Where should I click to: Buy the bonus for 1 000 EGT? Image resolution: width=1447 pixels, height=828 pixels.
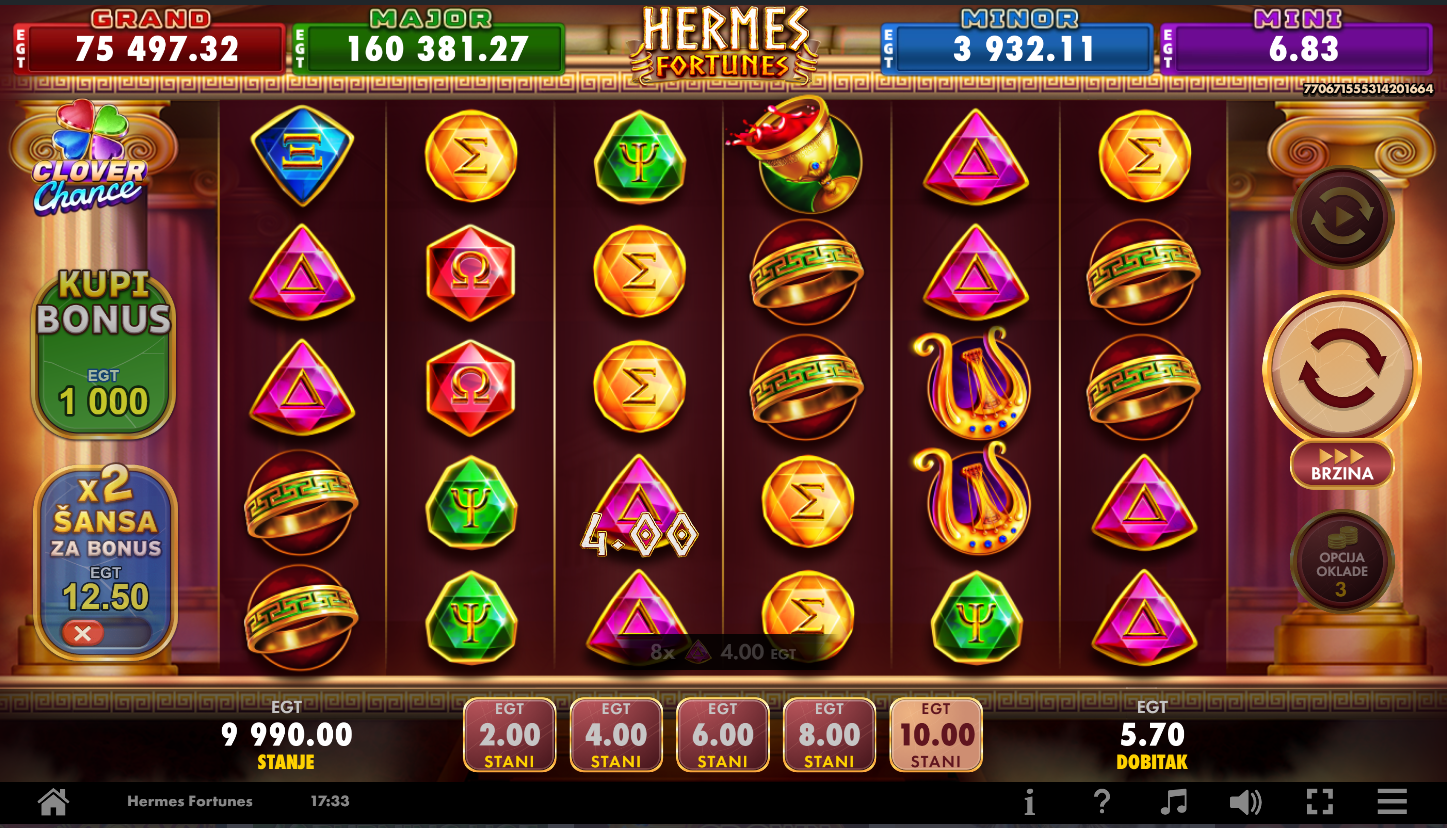coord(104,356)
